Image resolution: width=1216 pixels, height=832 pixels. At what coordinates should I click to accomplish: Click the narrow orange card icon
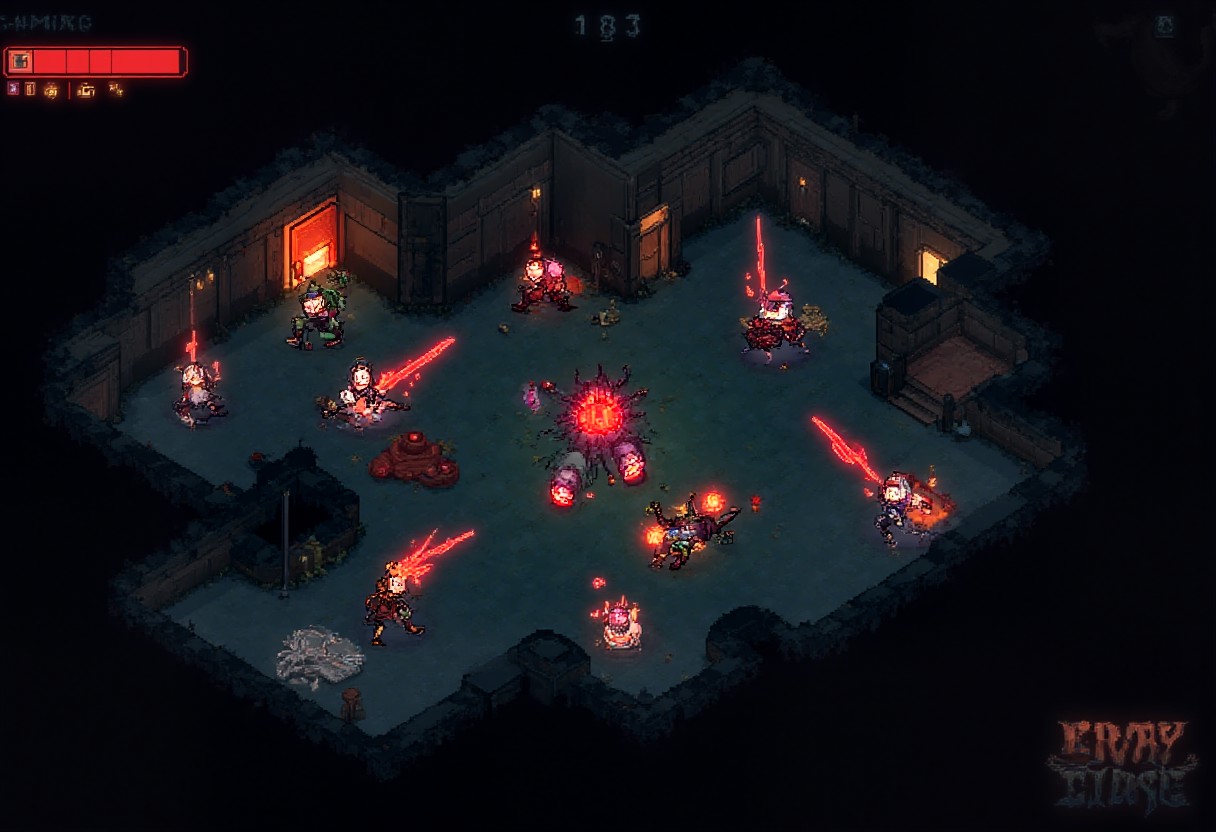[30, 89]
